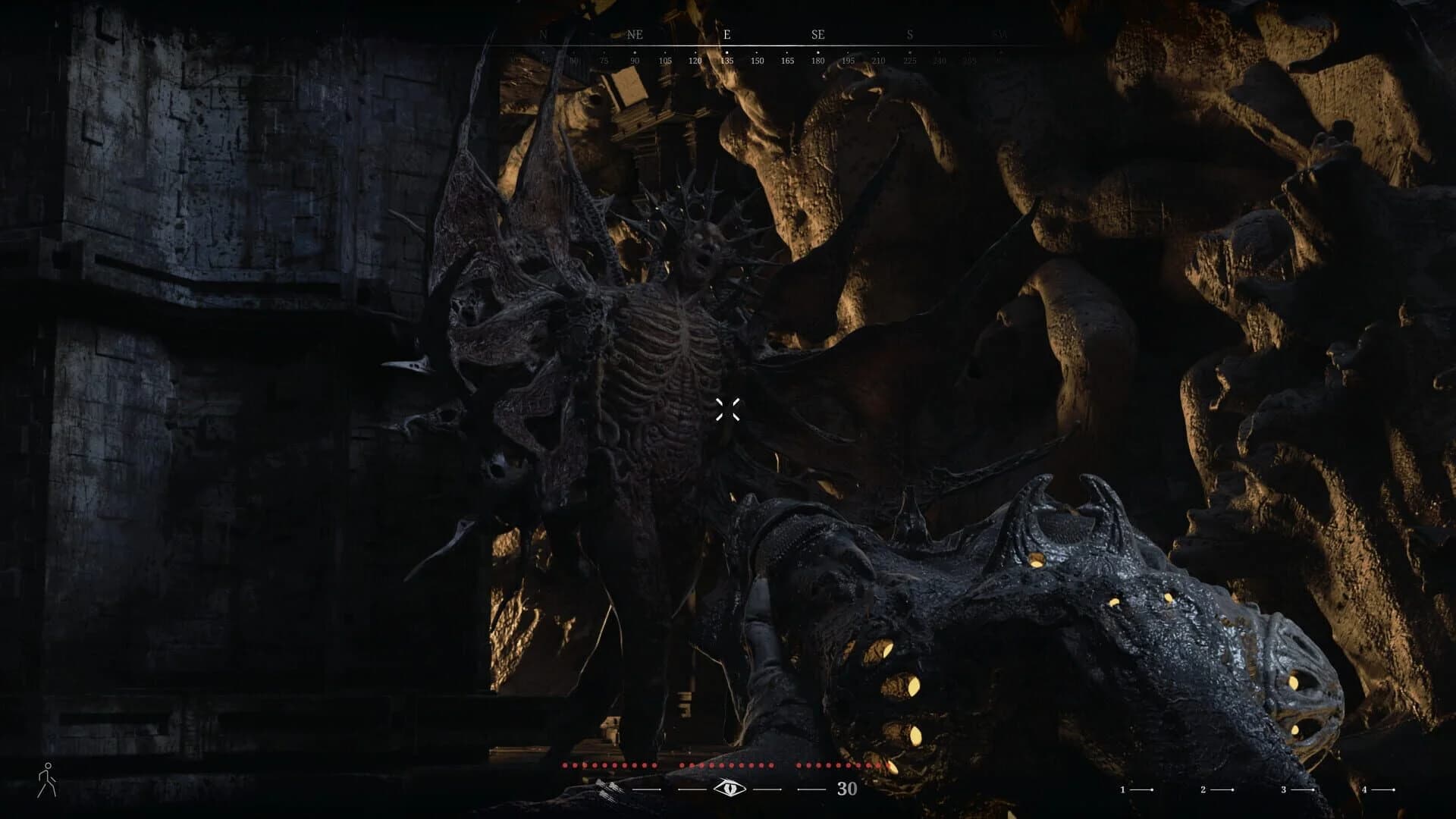Select weapon slot 1 indicator
Viewport: 1456px width, 819px height.
[x=1123, y=789]
